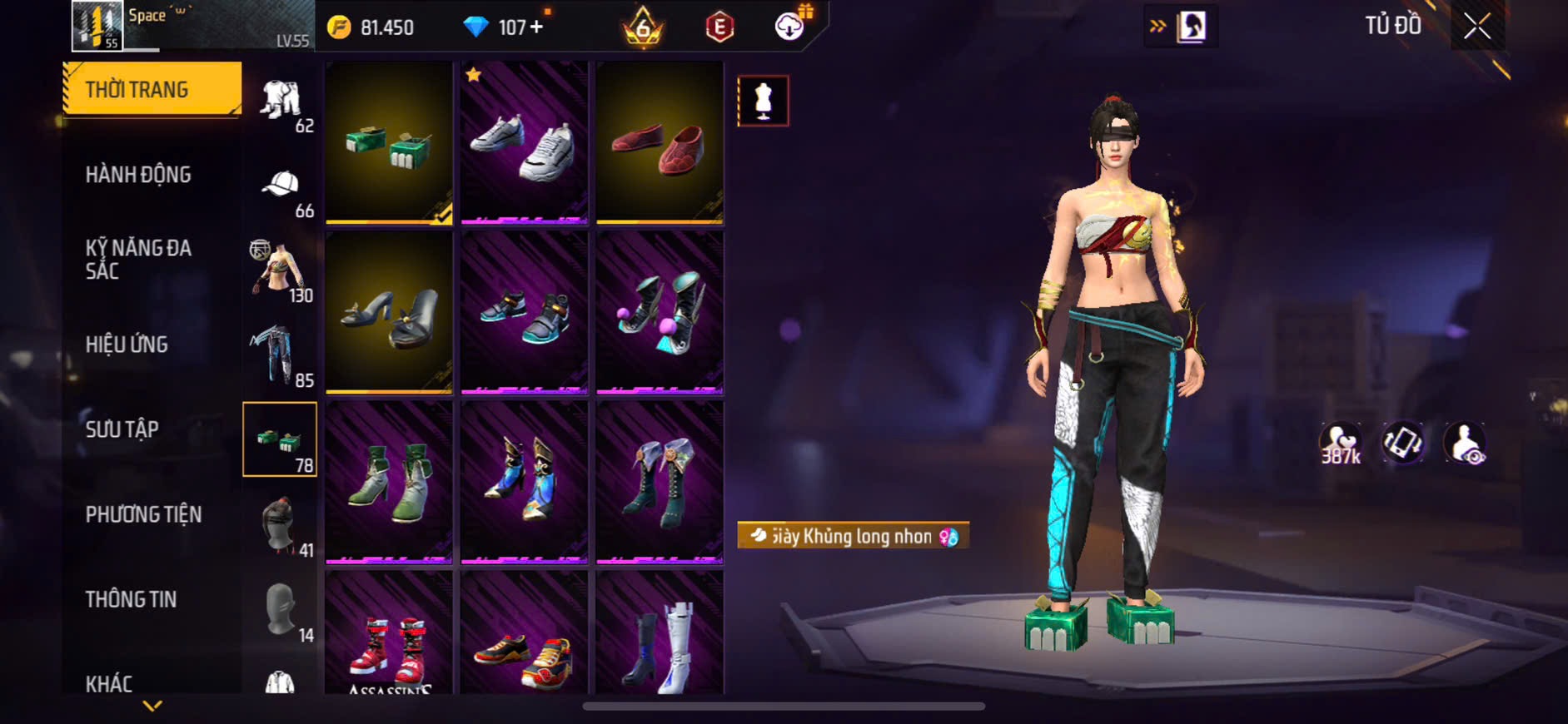Image resolution: width=1568 pixels, height=724 pixels.
Task: Open Phương Tiện section
Action: point(143,514)
